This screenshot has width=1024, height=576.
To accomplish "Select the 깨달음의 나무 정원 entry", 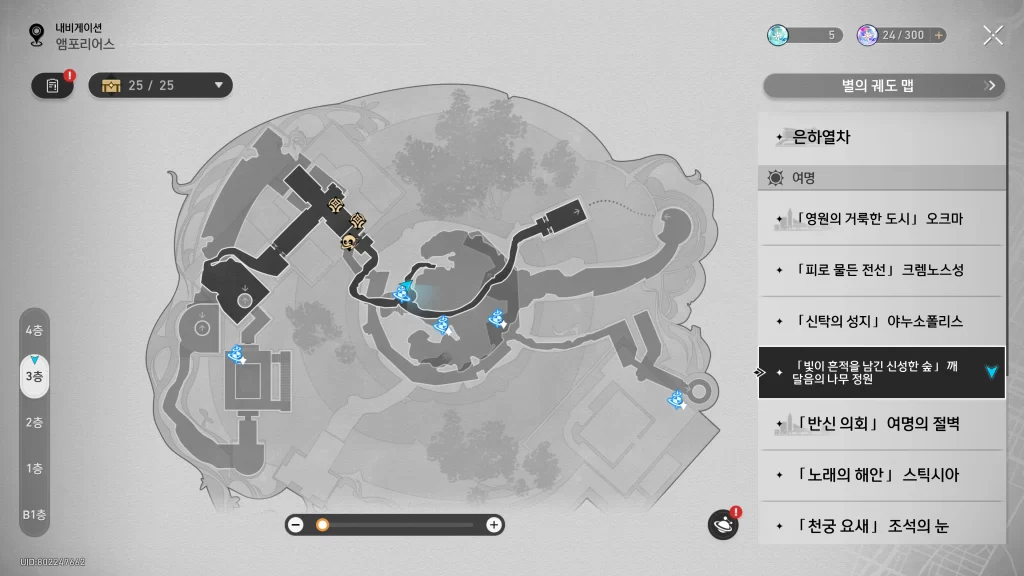I will [x=880, y=372].
